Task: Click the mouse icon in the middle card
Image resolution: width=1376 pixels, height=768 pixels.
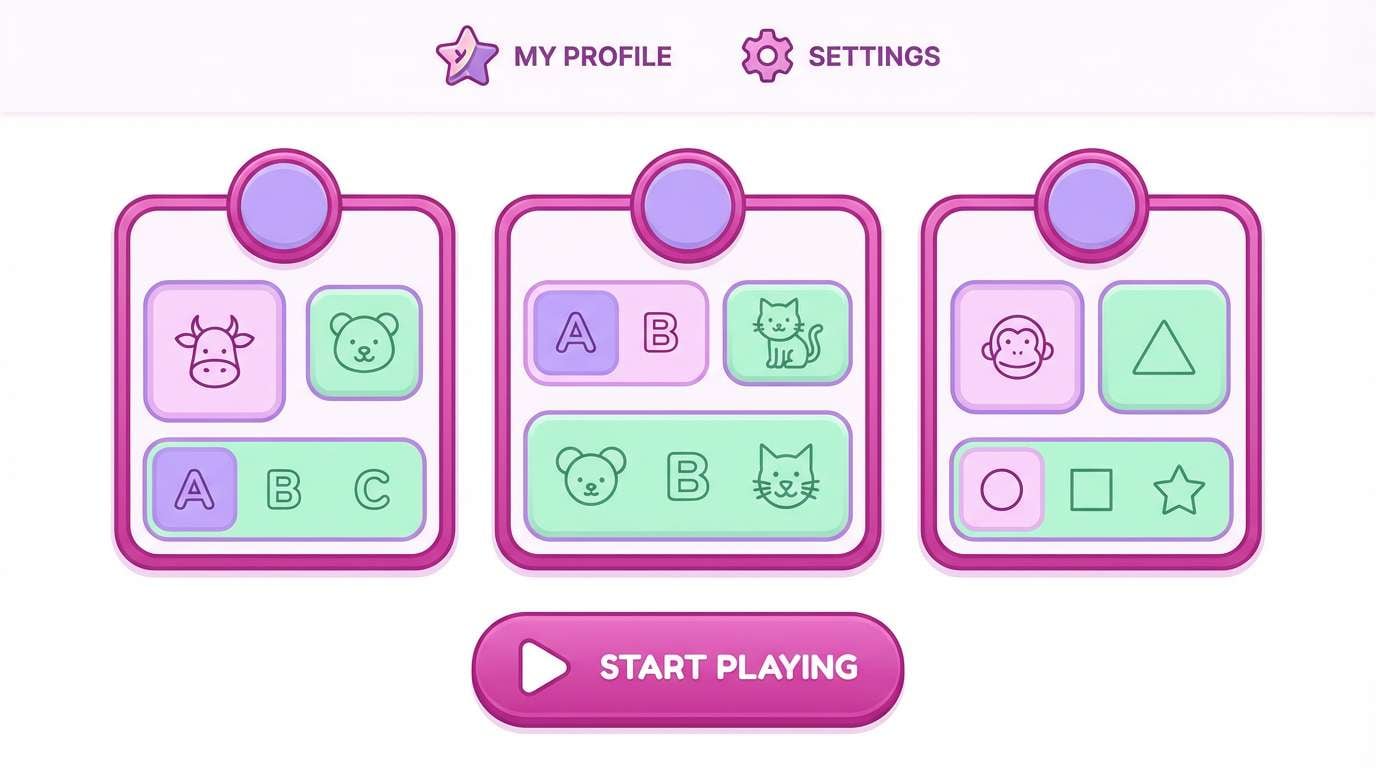Action: 590,478
